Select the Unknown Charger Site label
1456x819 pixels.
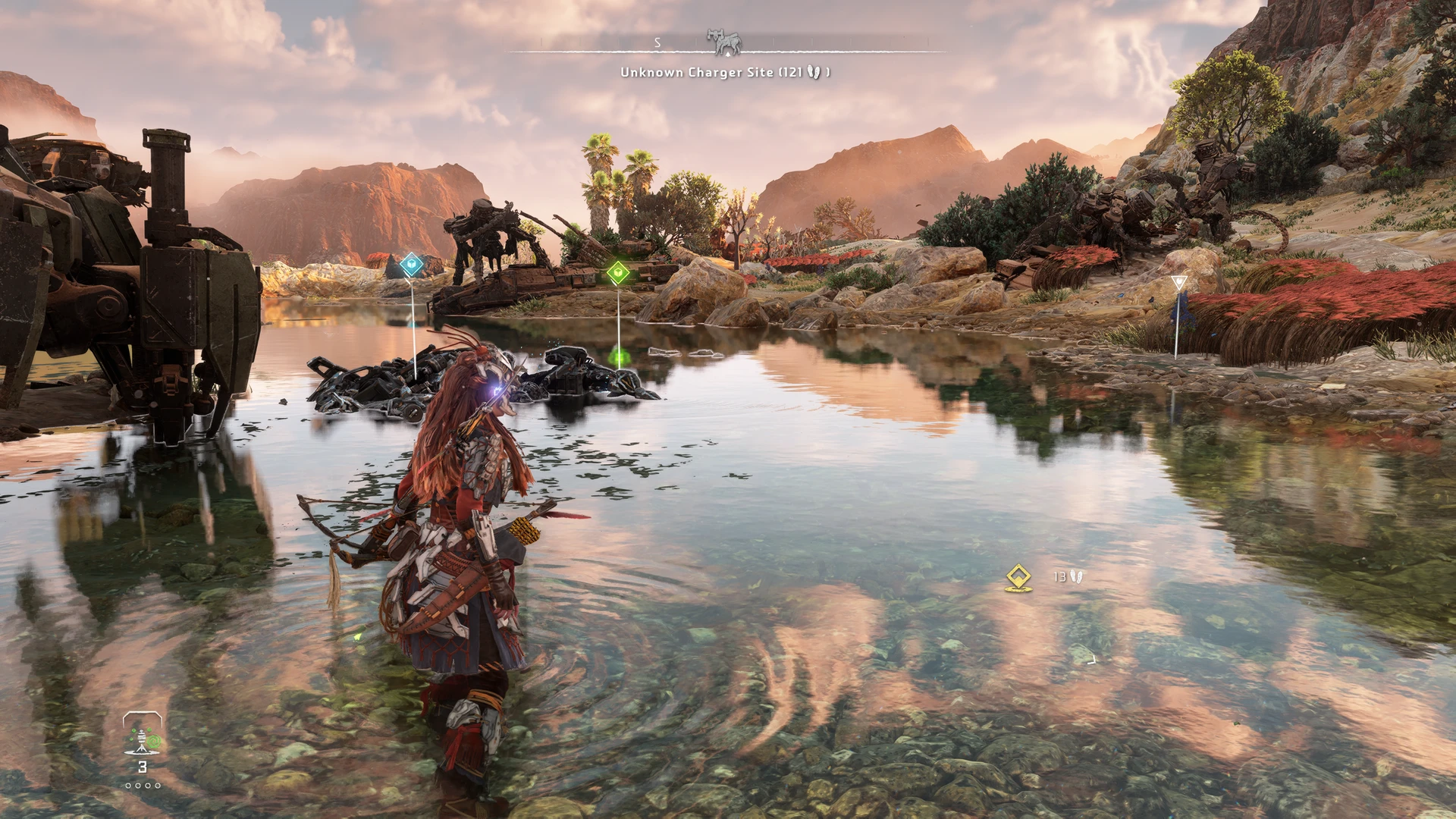724,72
